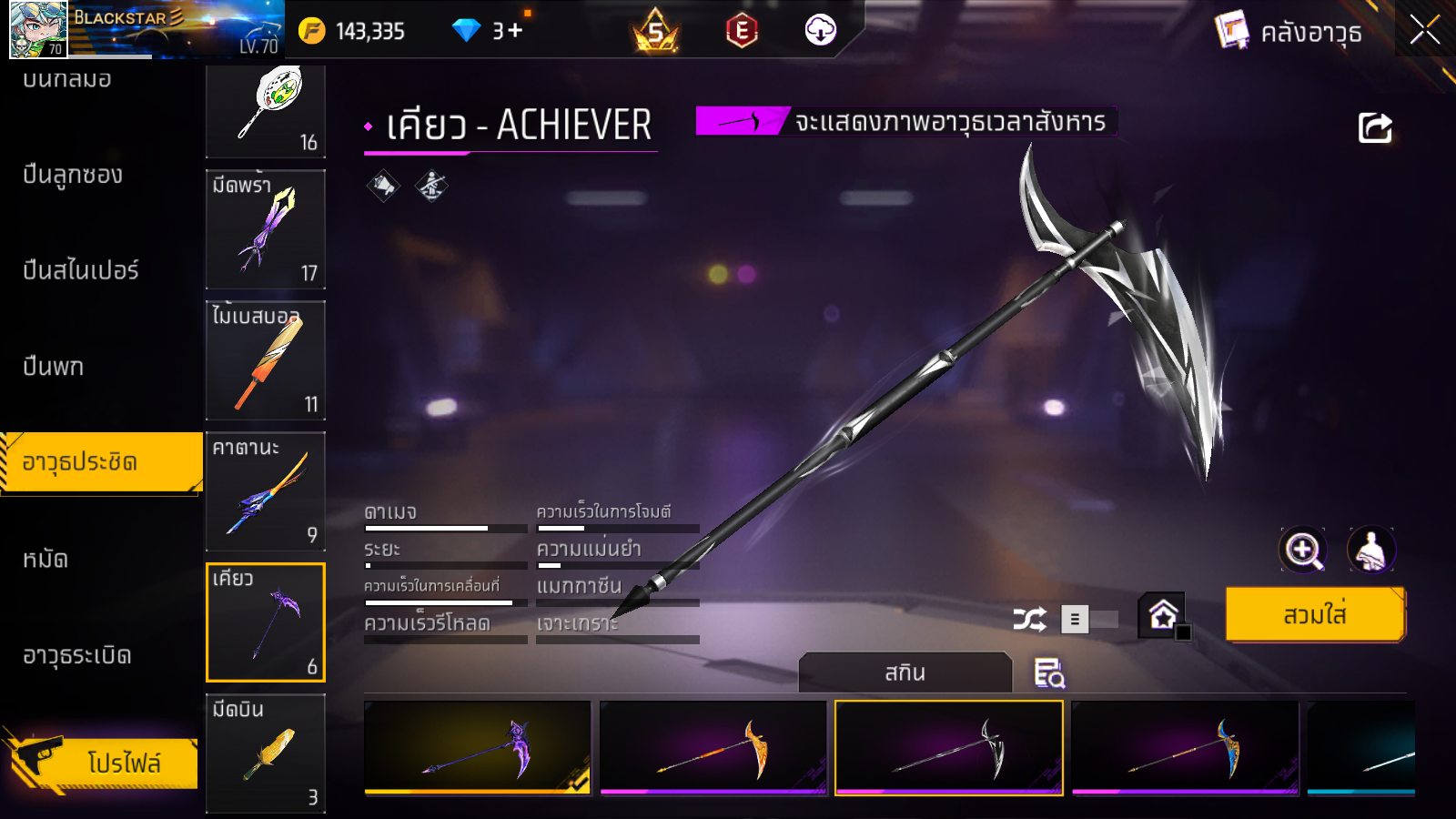Select the blue and gold scythe skin

click(1184, 748)
